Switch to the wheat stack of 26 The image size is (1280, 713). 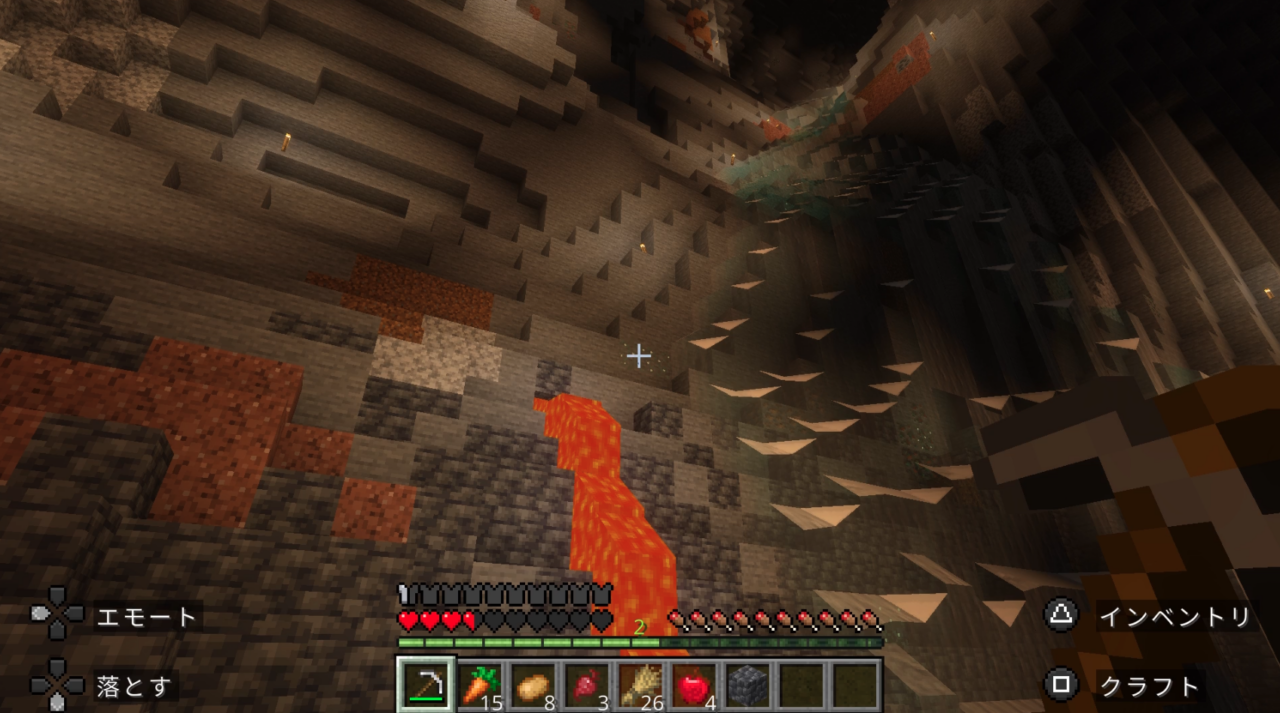pos(640,685)
